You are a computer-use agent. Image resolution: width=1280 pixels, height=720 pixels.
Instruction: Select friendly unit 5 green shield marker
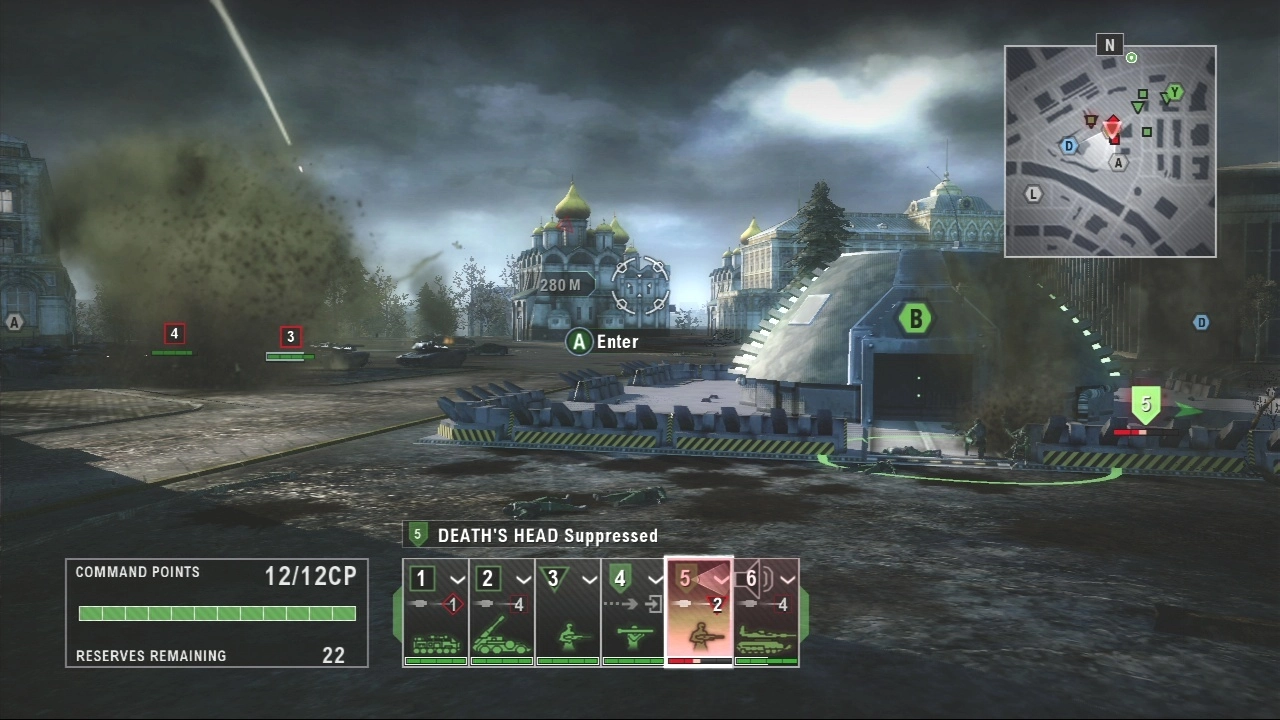pos(1146,404)
